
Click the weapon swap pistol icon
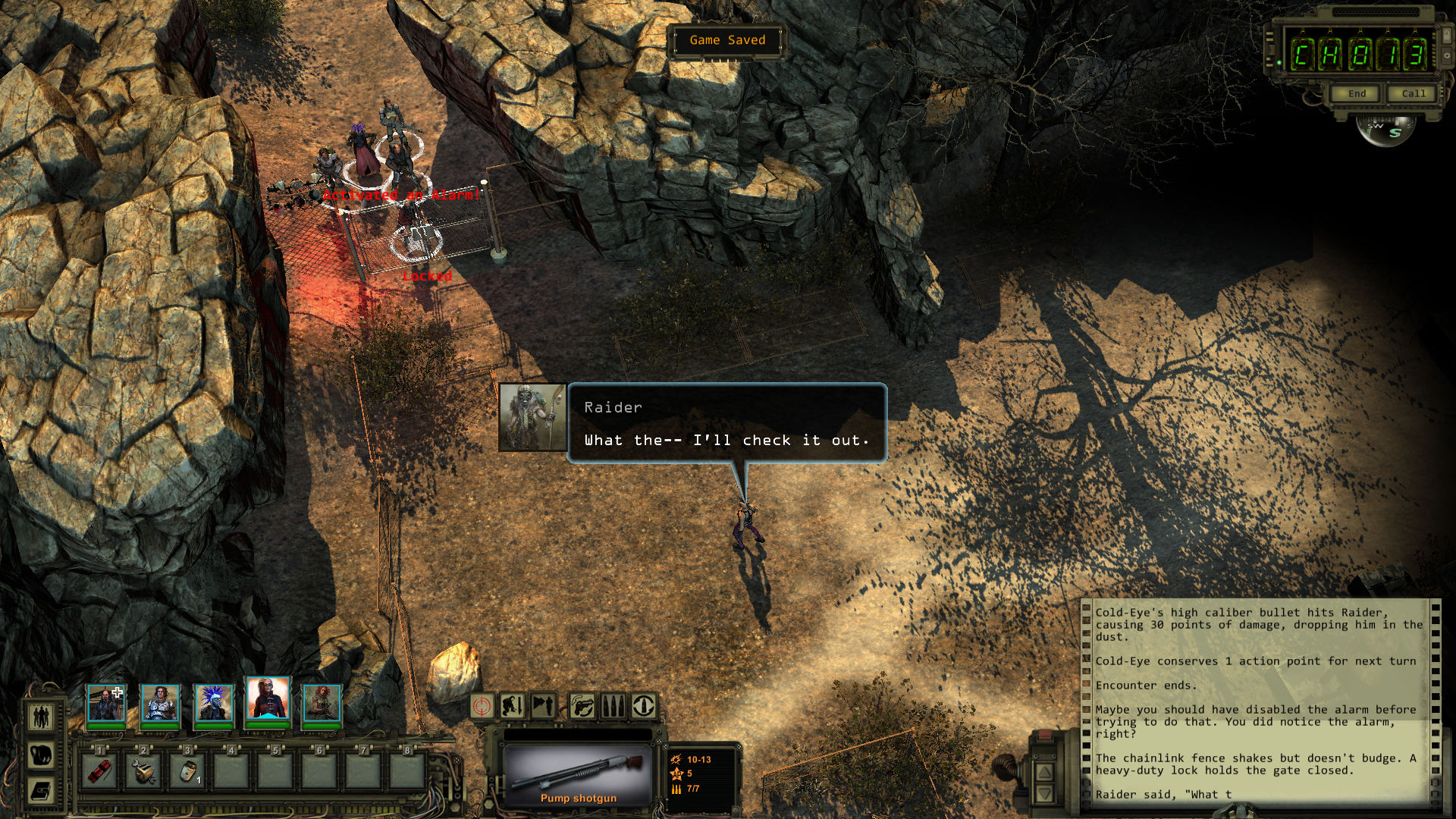pos(581,706)
